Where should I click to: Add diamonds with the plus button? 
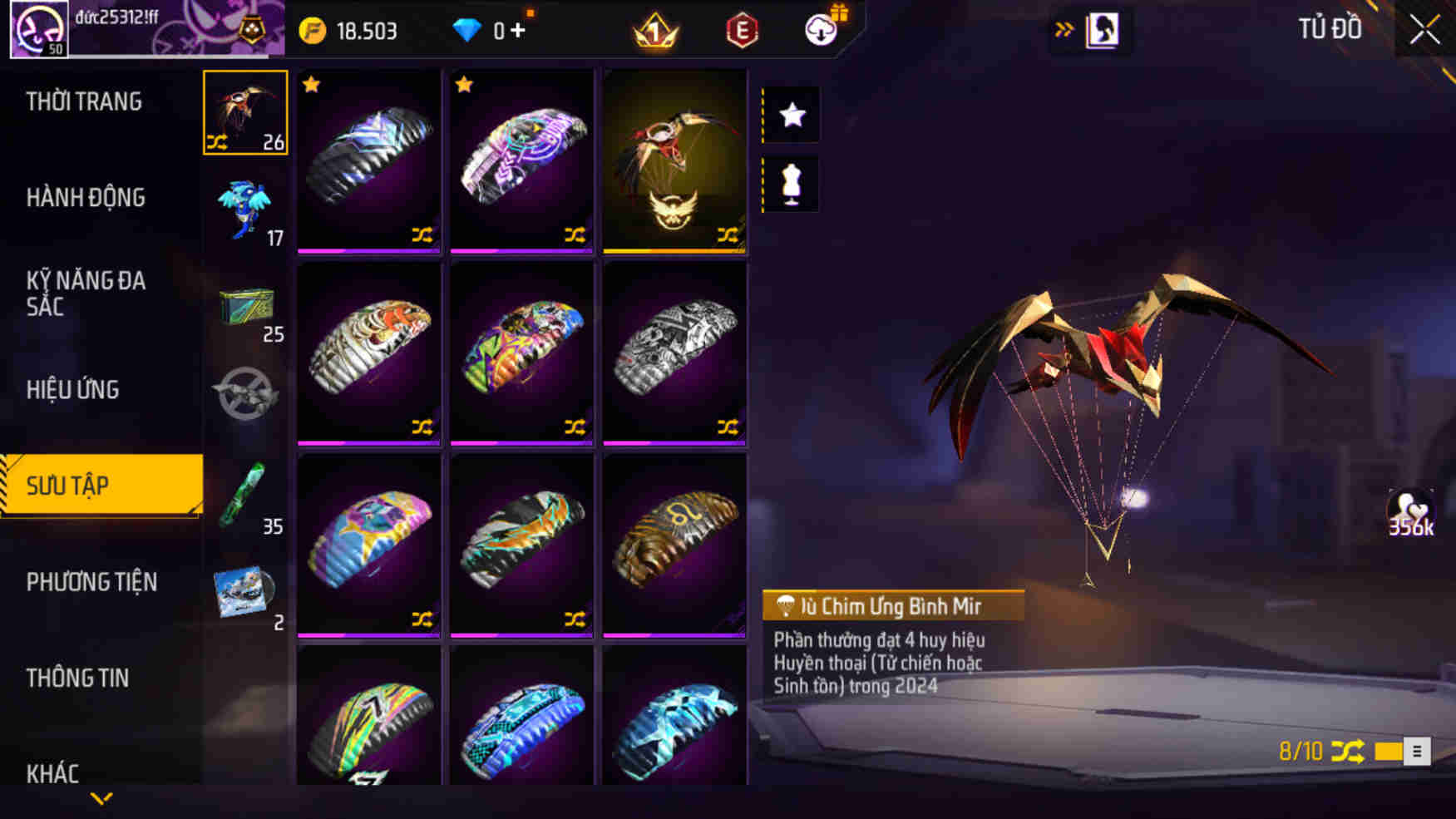click(x=517, y=31)
